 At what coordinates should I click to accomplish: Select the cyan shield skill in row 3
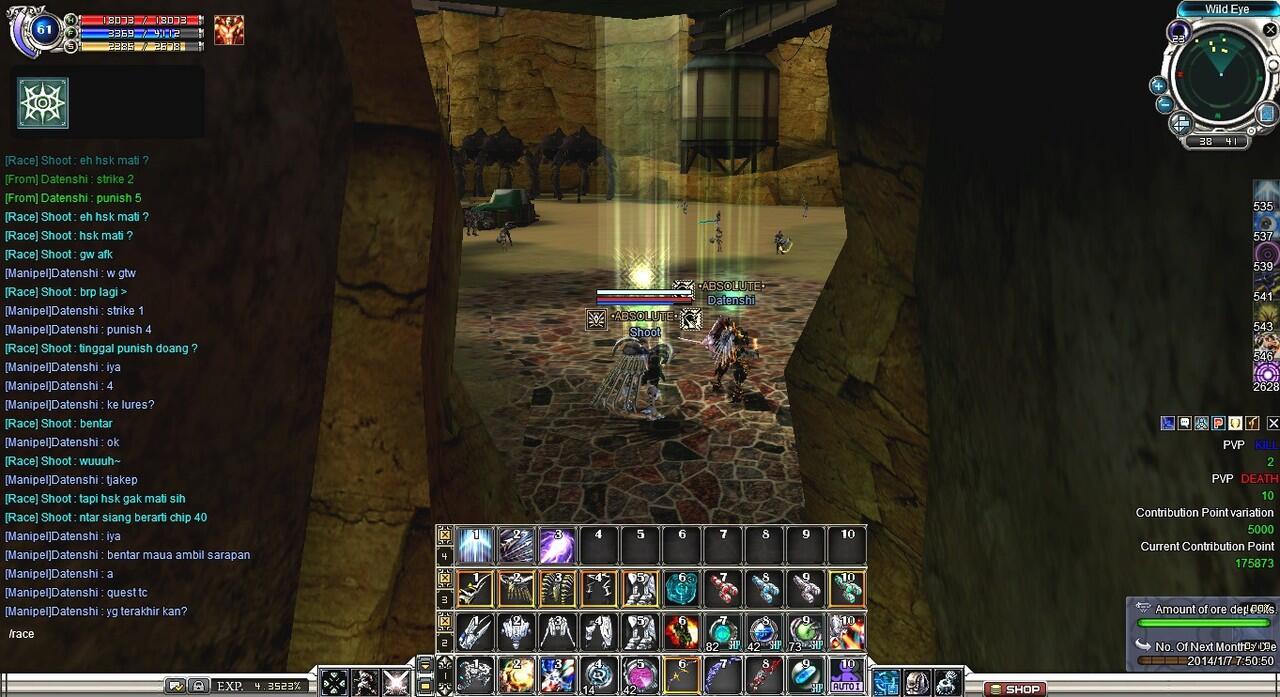(682, 589)
